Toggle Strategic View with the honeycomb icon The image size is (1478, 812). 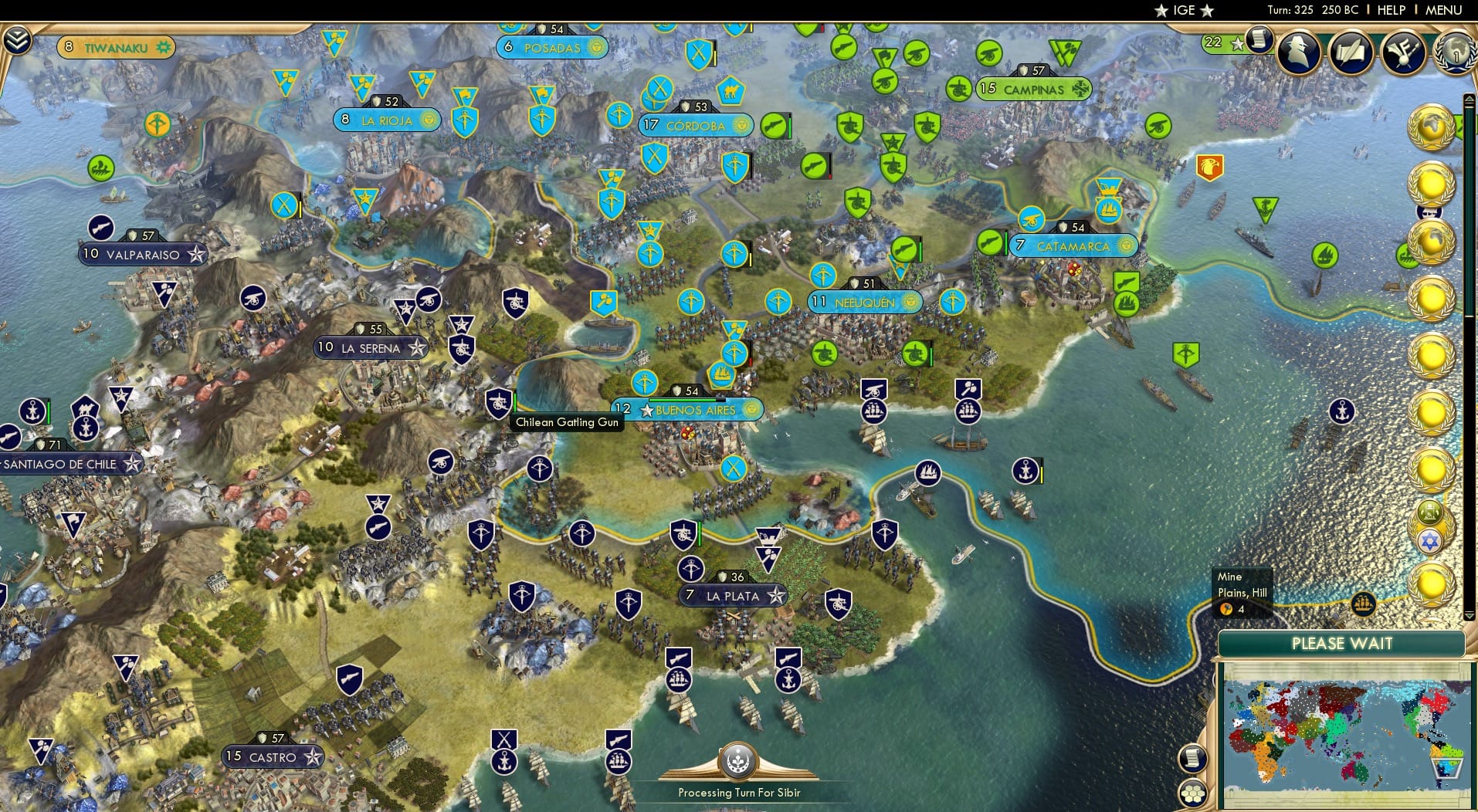coord(1194,792)
